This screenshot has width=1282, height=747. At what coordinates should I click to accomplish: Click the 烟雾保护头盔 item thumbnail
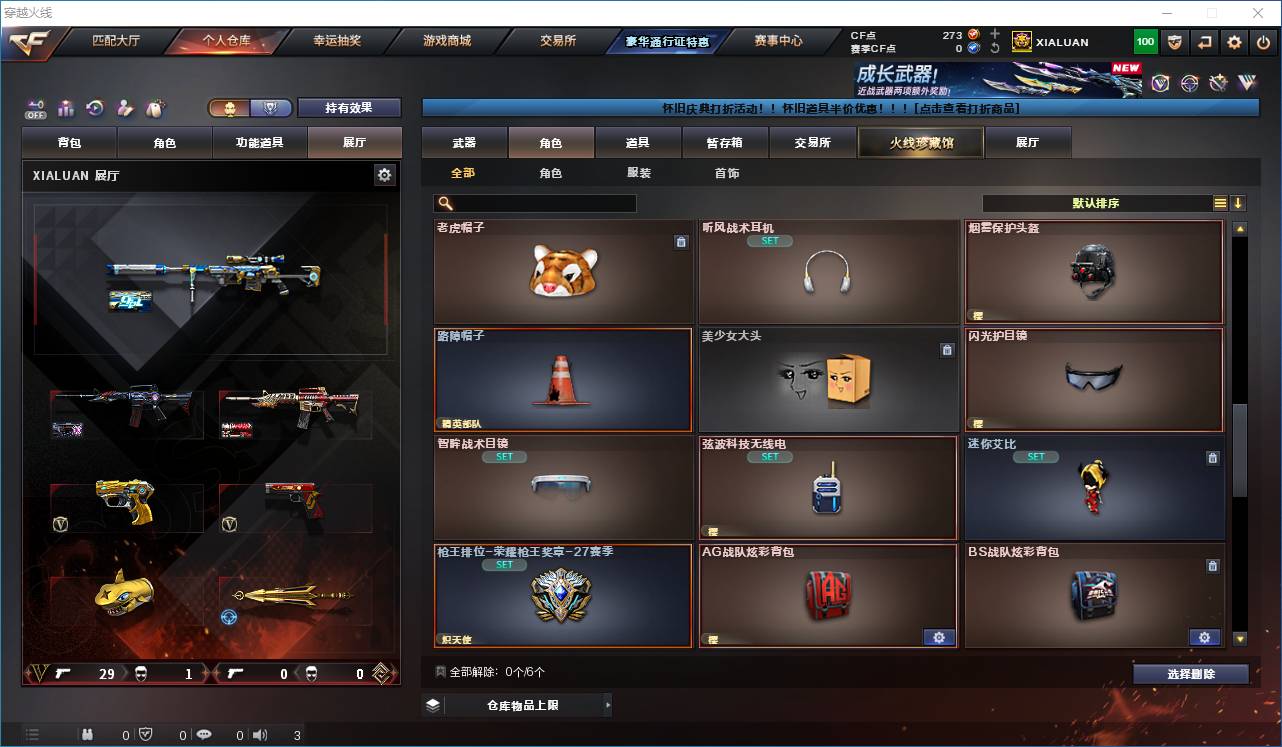(x=1093, y=271)
